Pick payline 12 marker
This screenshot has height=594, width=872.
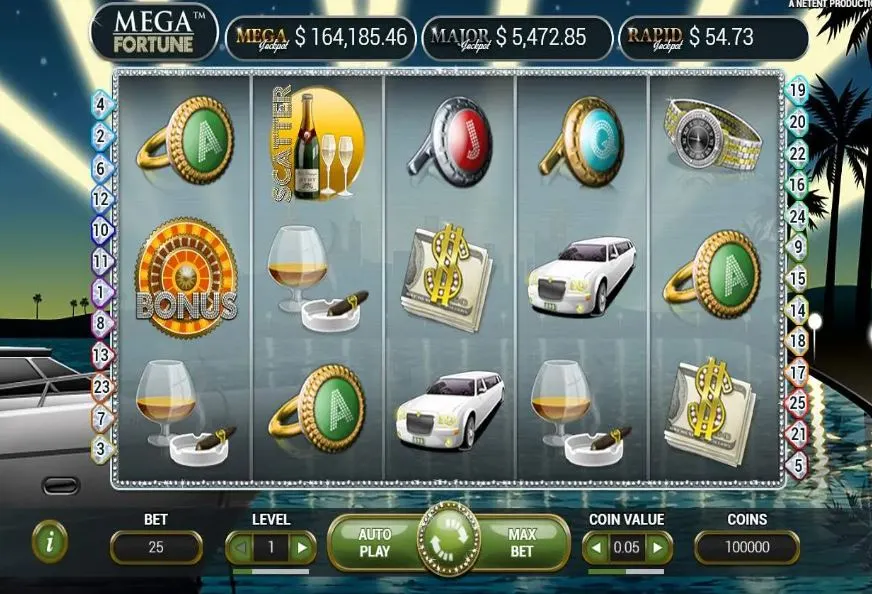(100, 199)
